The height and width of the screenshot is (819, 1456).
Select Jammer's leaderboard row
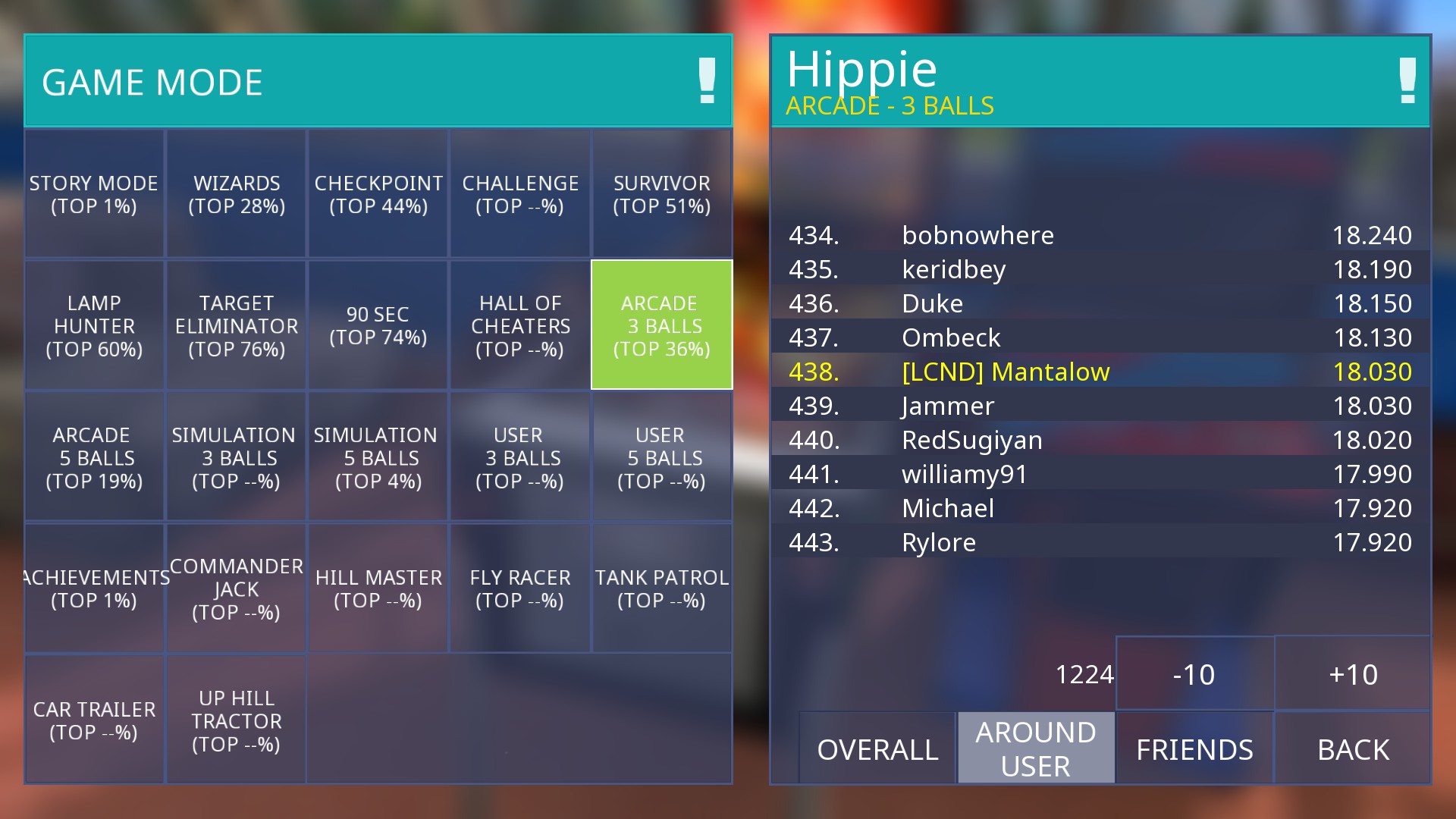pyautogui.click(x=1100, y=406)
